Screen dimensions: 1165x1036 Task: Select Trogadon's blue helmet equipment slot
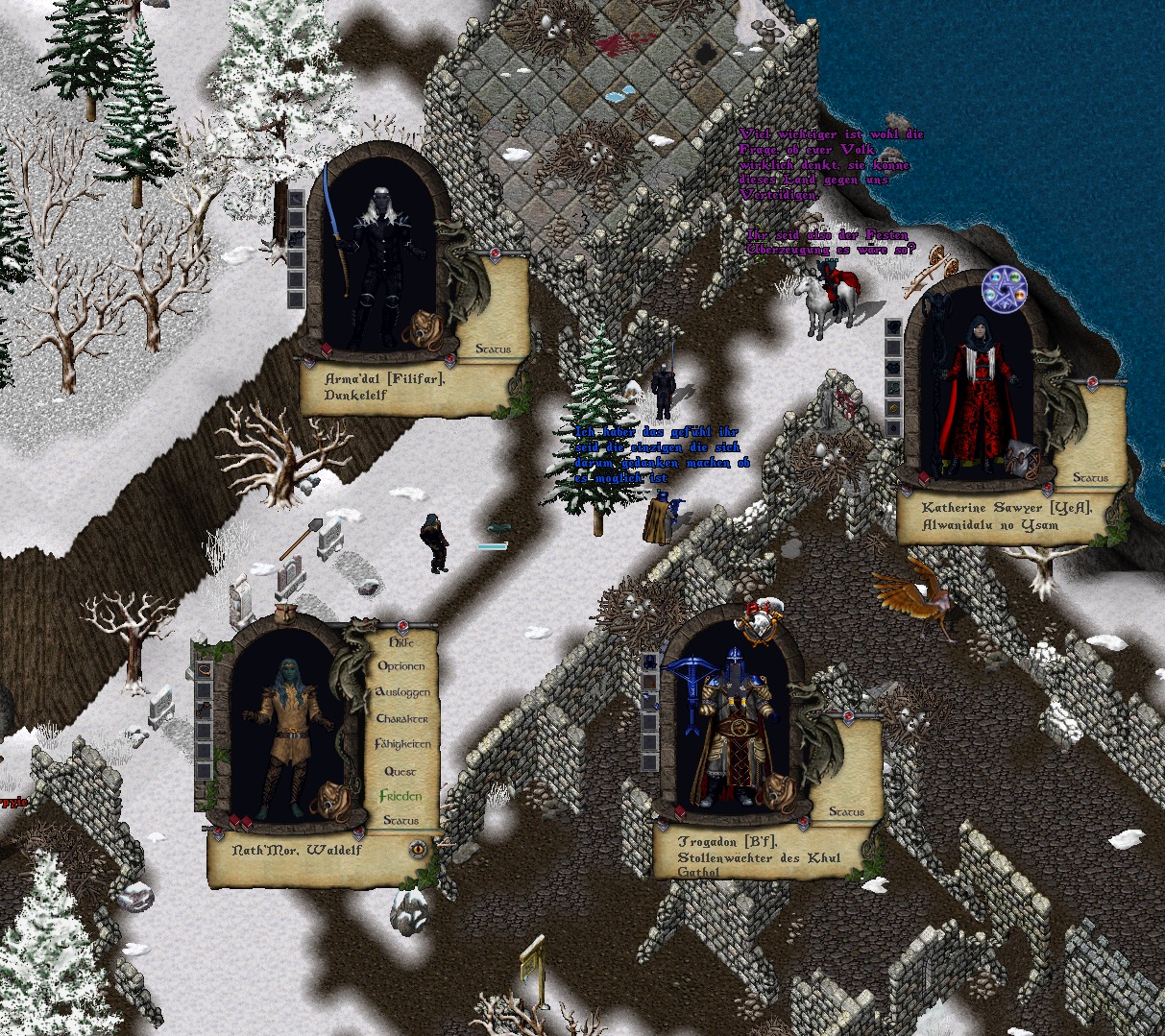tap(650, 663)
